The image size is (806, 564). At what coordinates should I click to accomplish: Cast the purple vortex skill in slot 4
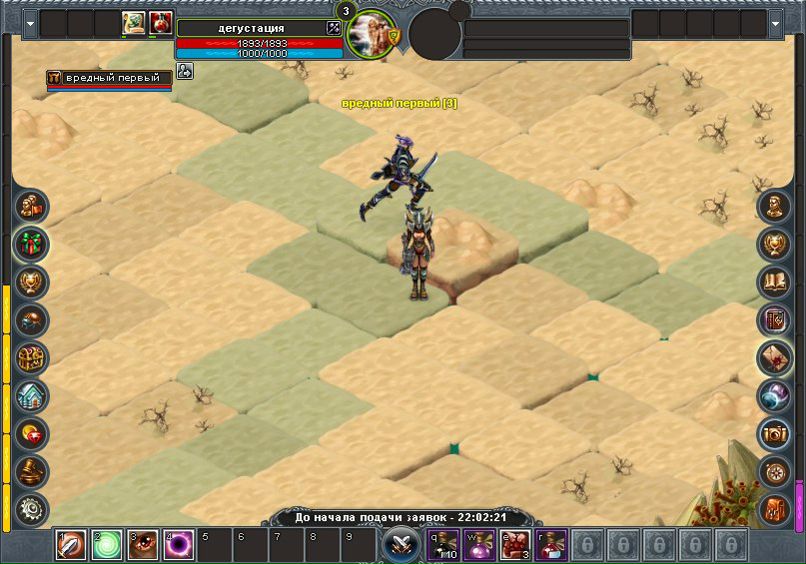179,546
